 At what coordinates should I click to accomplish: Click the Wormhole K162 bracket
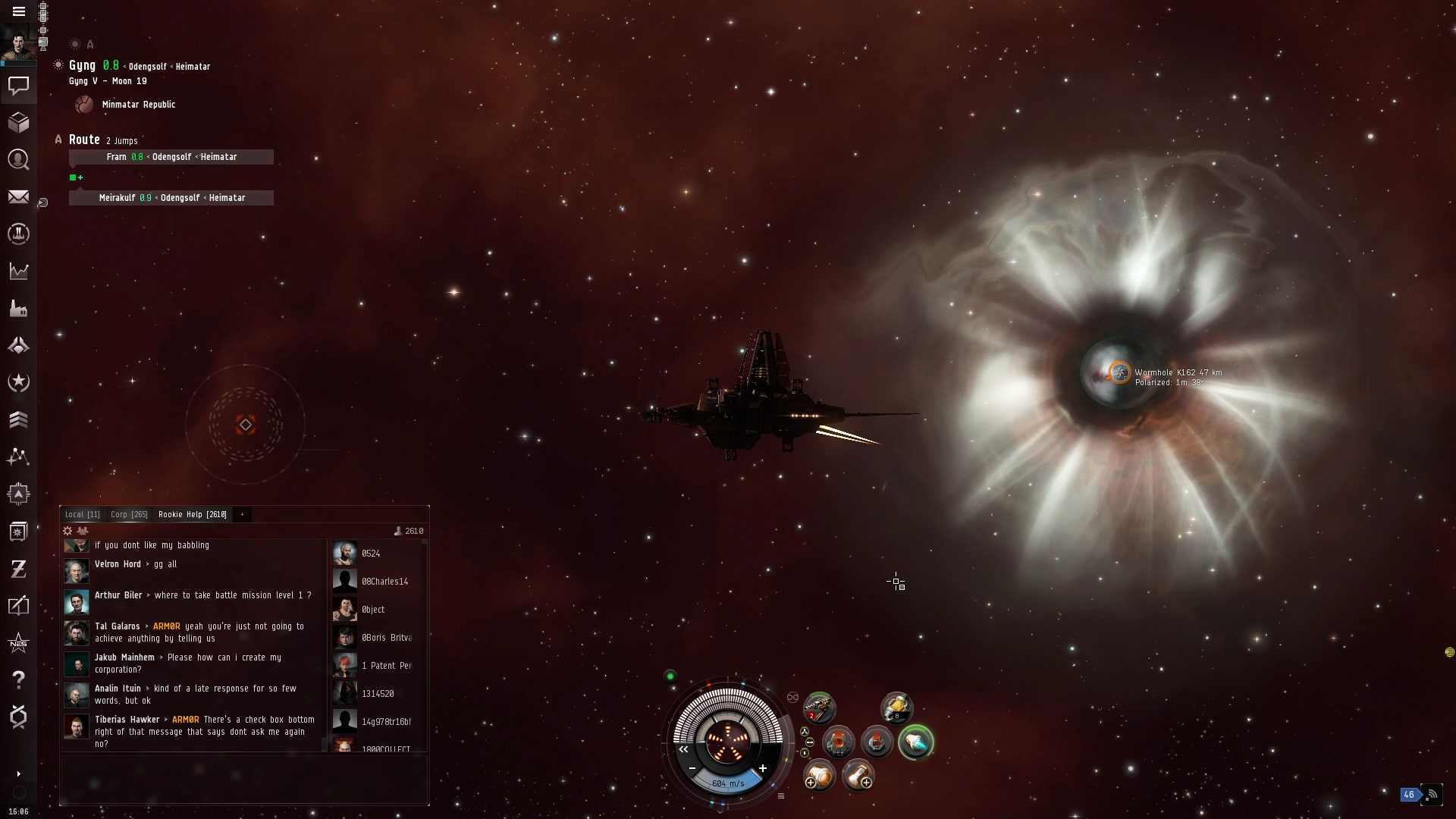point(1119,372)
